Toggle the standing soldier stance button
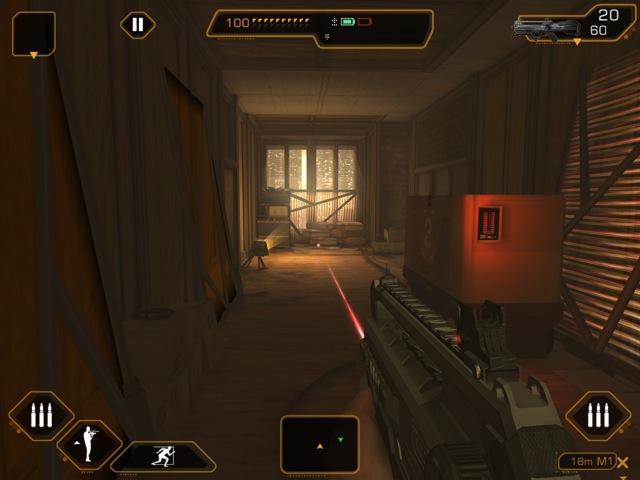Image resolution: width=640 pixels, height=480 pixels. [89, 444]
